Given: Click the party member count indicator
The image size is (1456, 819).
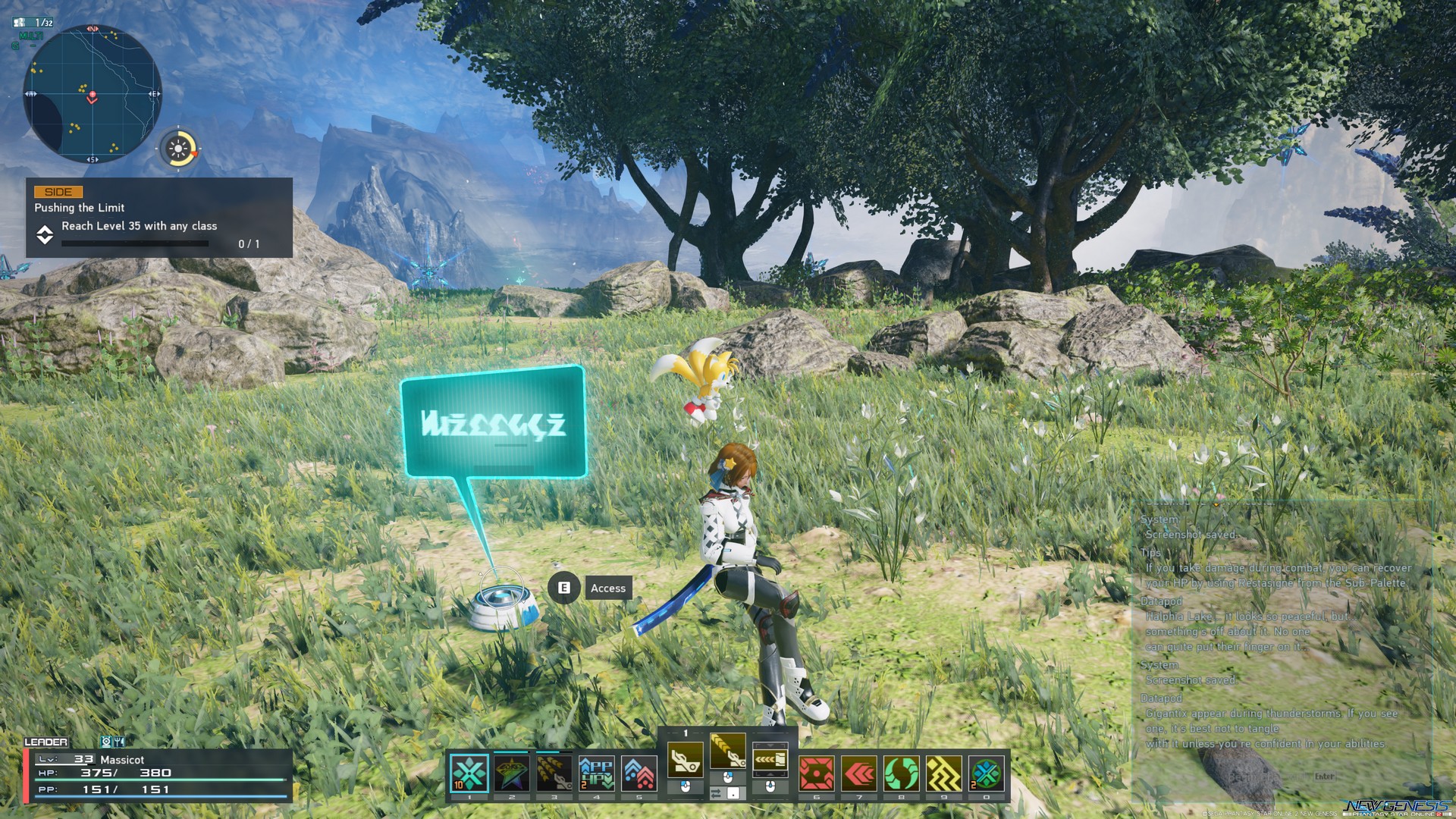Looking at the screenshot, I should click(34, 23).
